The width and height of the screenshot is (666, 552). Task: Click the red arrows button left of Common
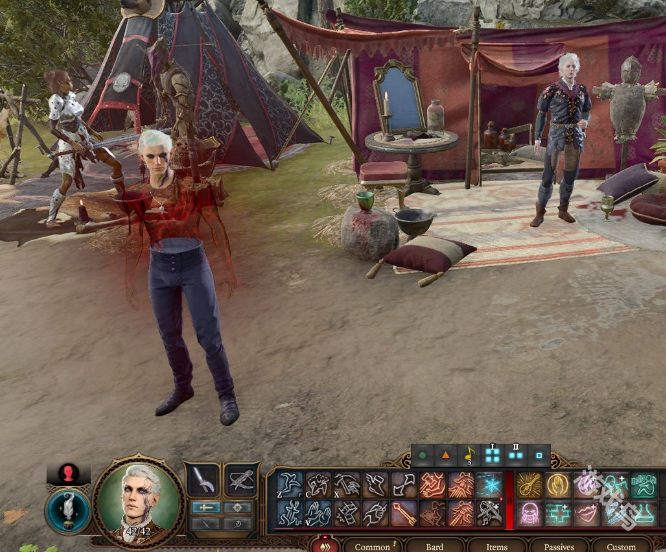click(x=325, y=546)
